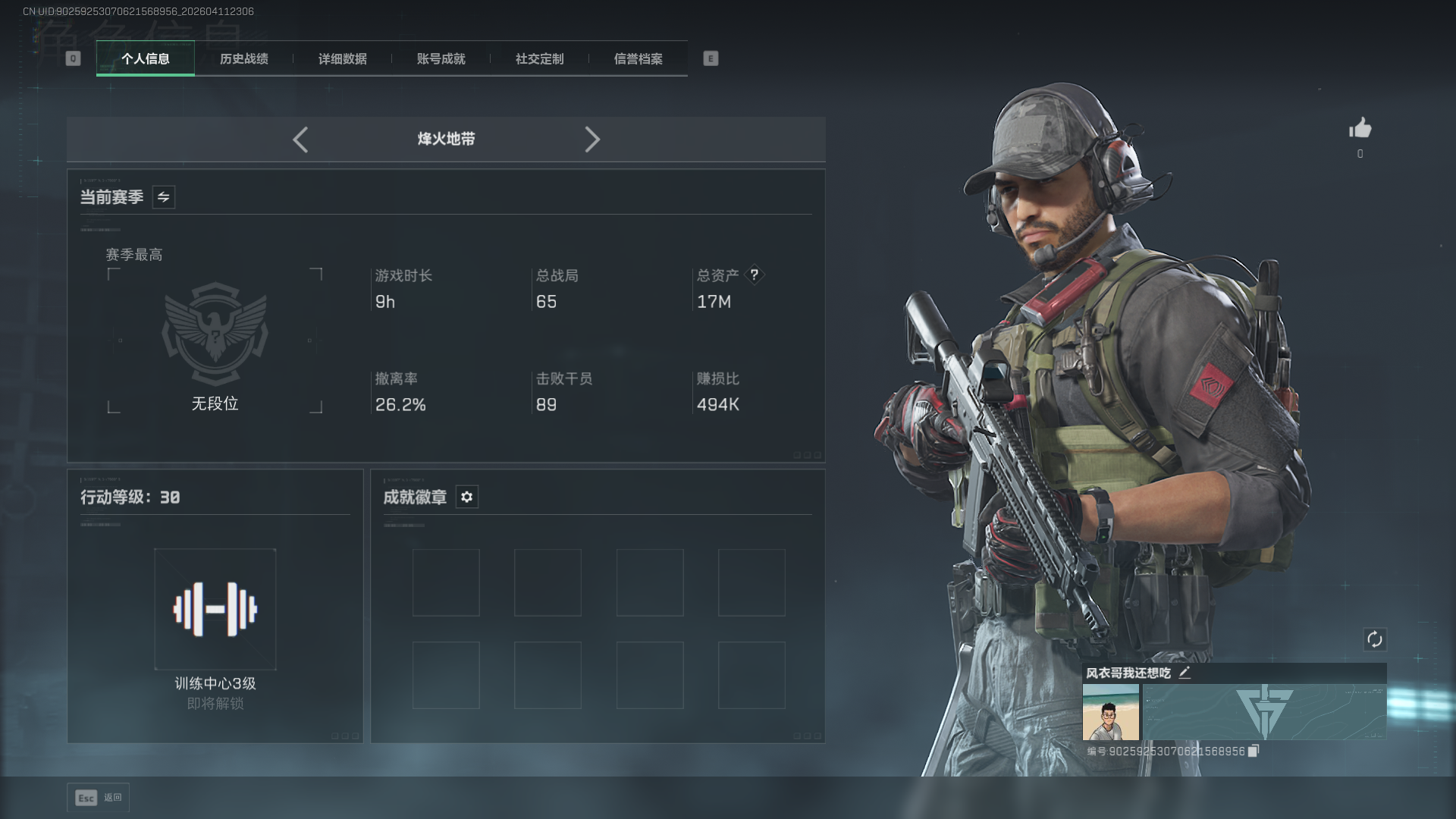
Task: Switch to the 个人信息 tab
Action: (x=146, y=59)
